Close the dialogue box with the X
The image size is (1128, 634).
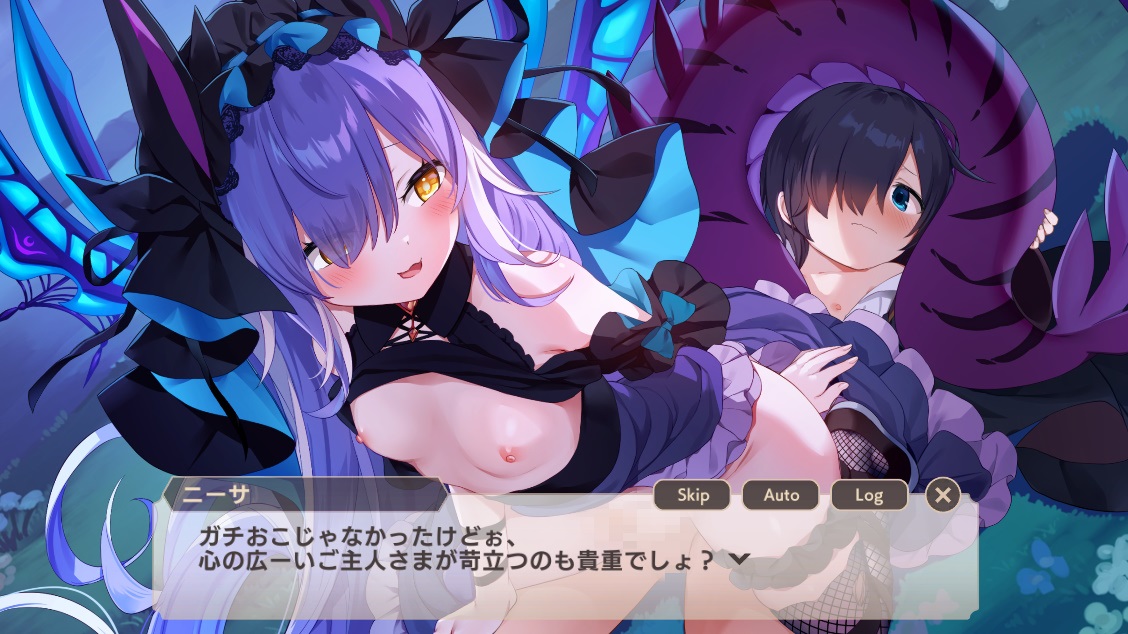coord(943,494)
